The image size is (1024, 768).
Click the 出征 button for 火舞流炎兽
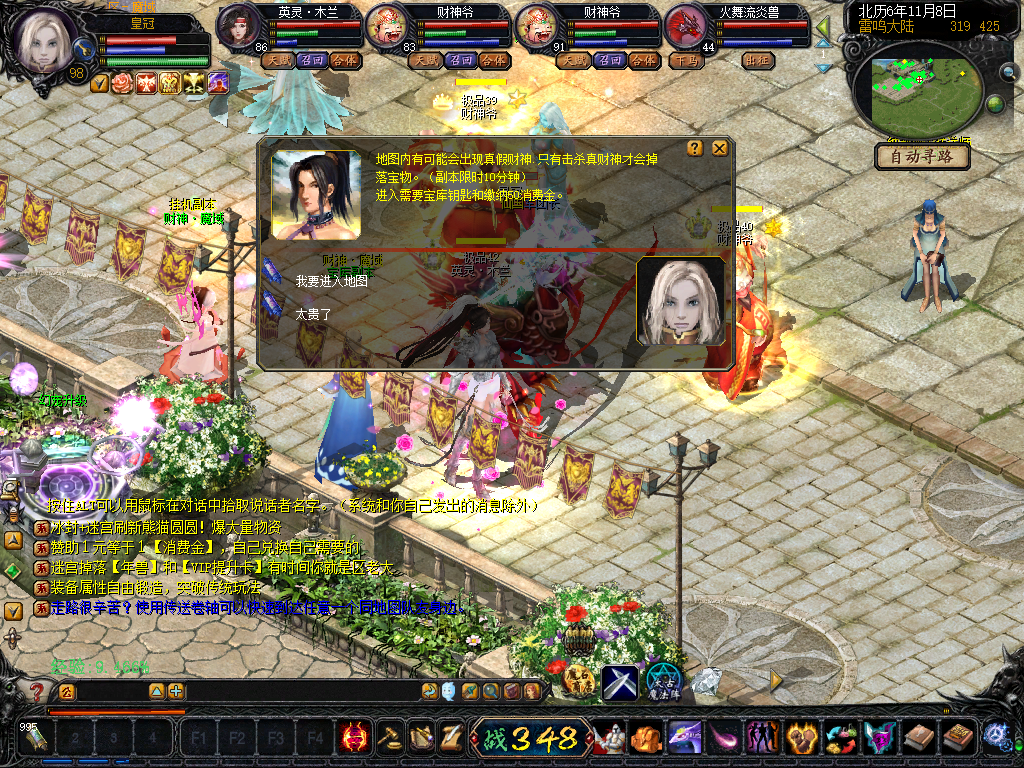click(x=760, y=60)
